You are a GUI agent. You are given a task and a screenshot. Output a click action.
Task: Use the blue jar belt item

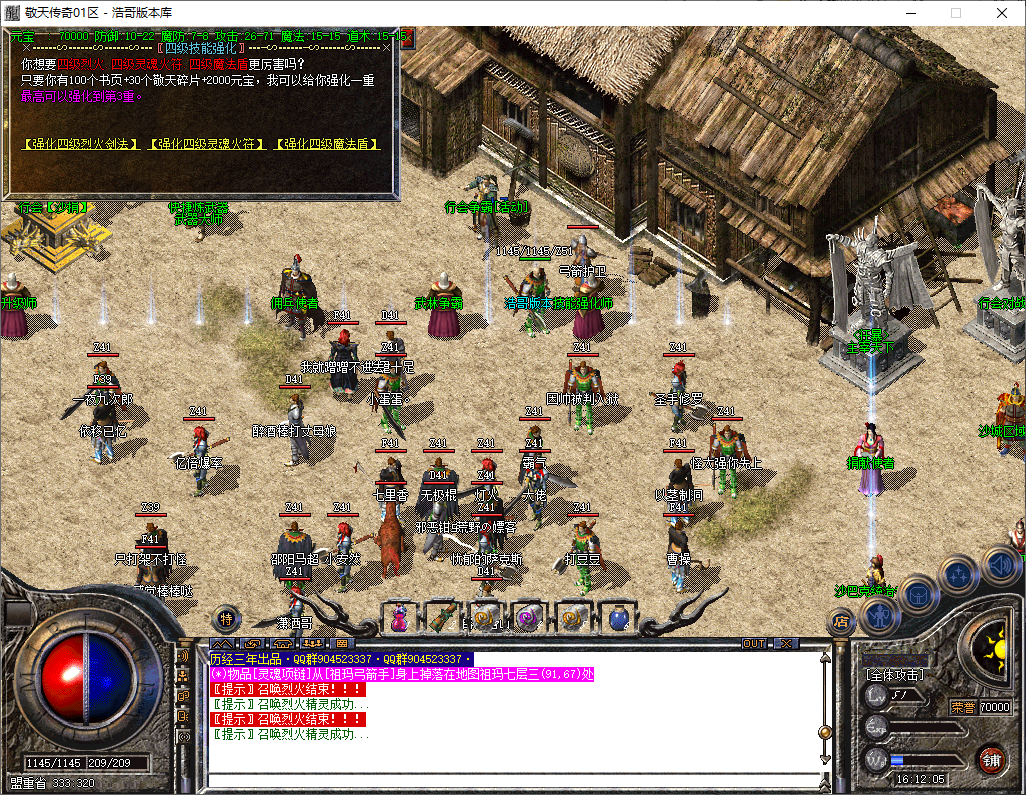coord(617,618)
